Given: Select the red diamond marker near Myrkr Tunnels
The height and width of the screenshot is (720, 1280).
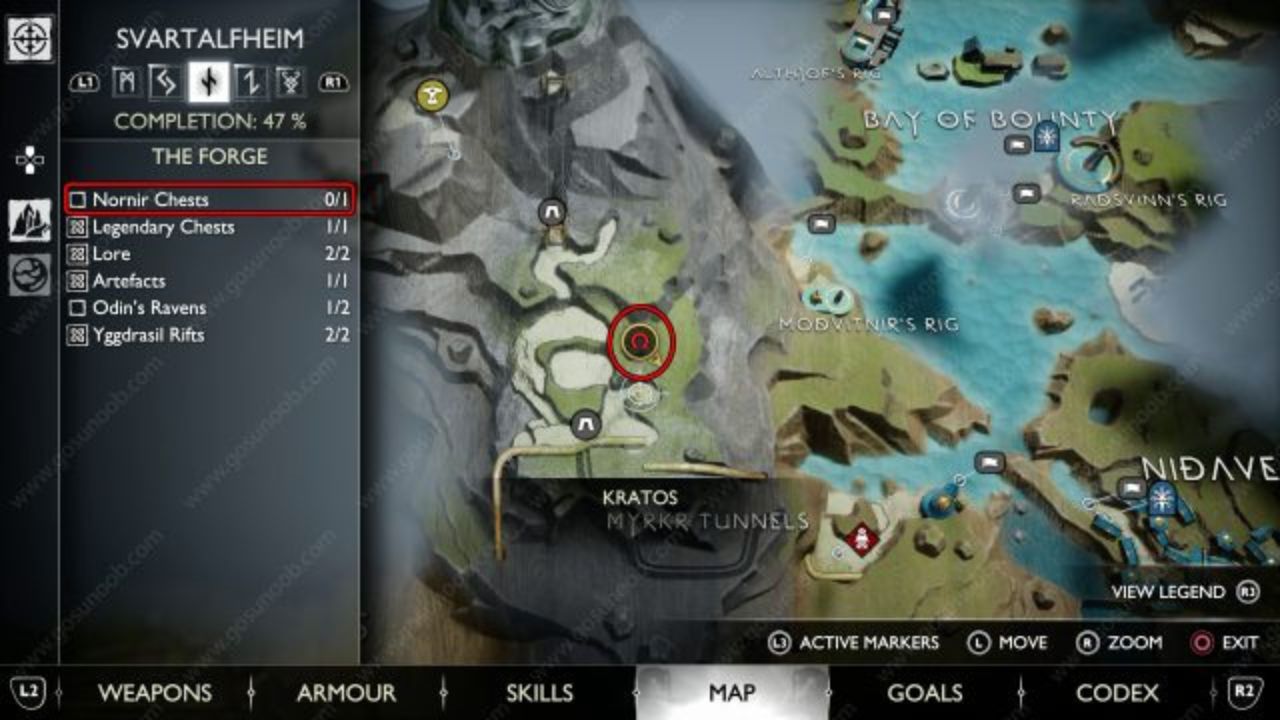Looking at the screenshot, I should (861, 540).
